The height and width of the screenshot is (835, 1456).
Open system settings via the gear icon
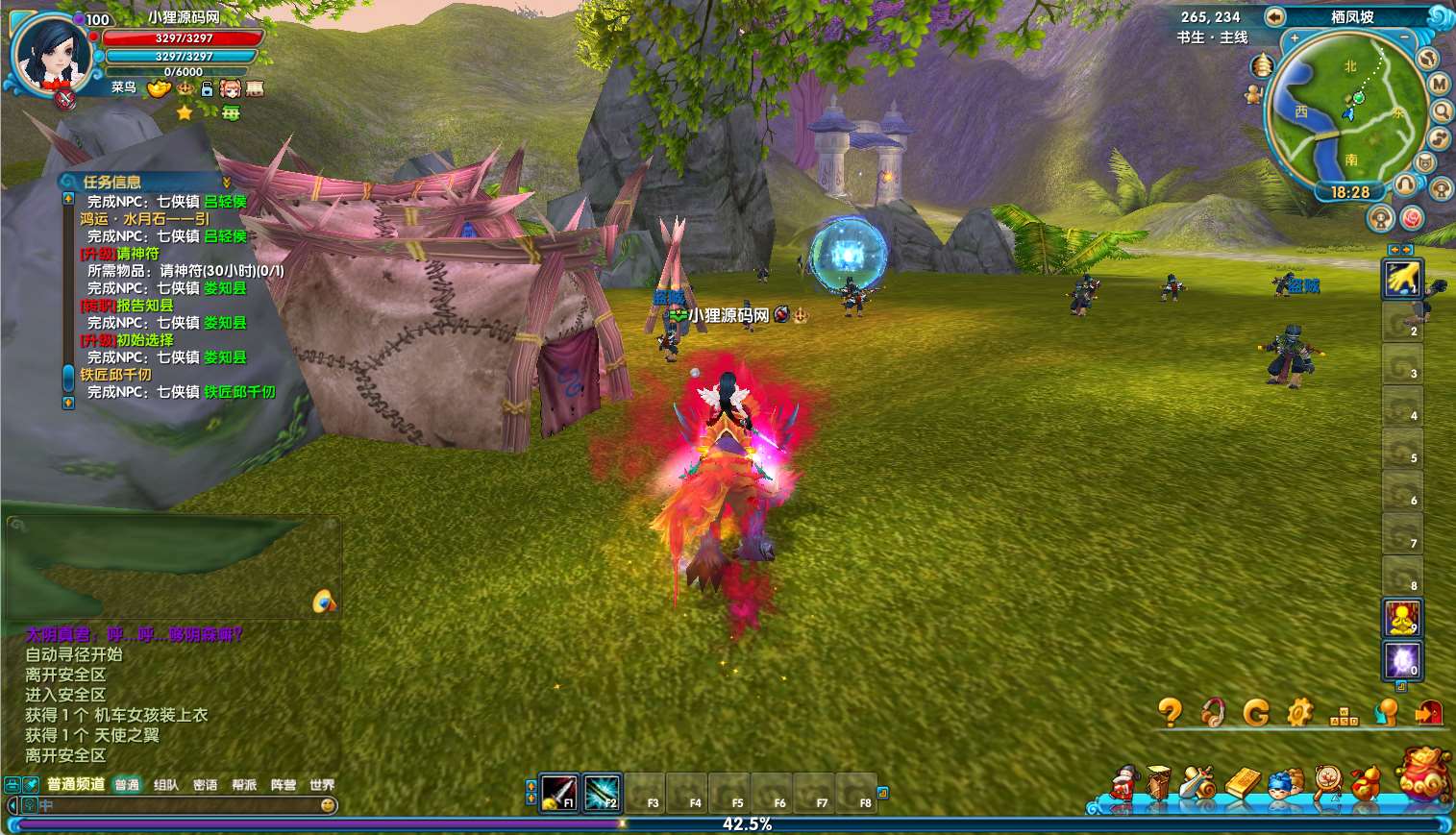(x=1299, y=712)
